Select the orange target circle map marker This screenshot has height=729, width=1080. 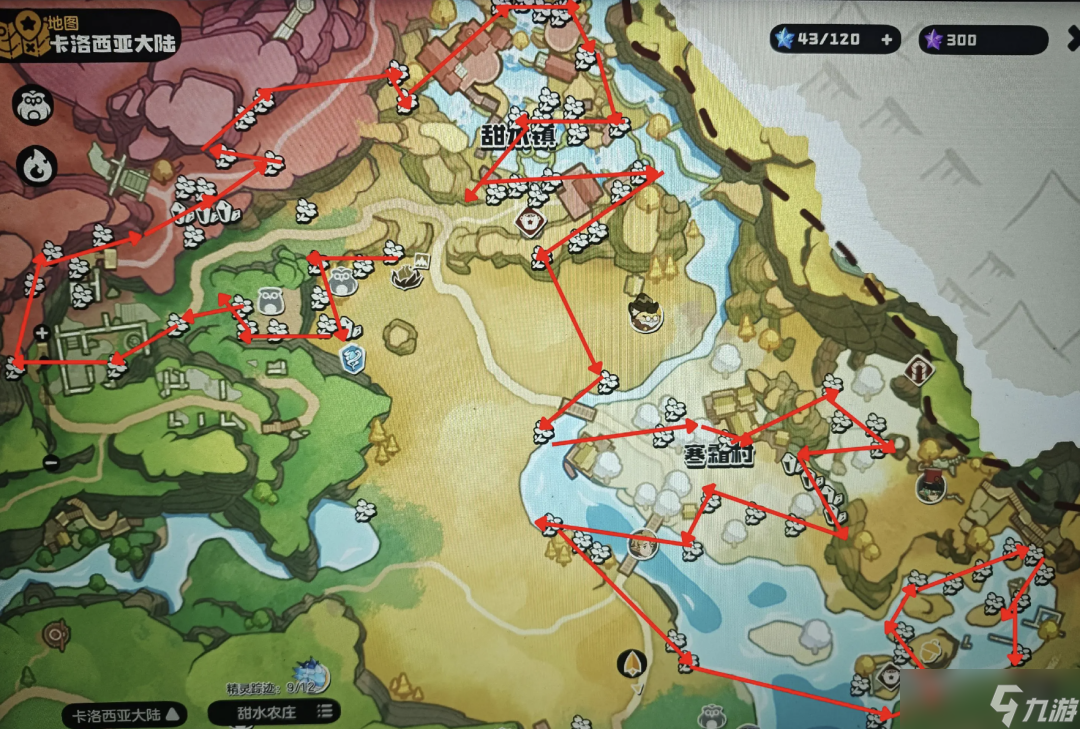(x=56, y=634)
